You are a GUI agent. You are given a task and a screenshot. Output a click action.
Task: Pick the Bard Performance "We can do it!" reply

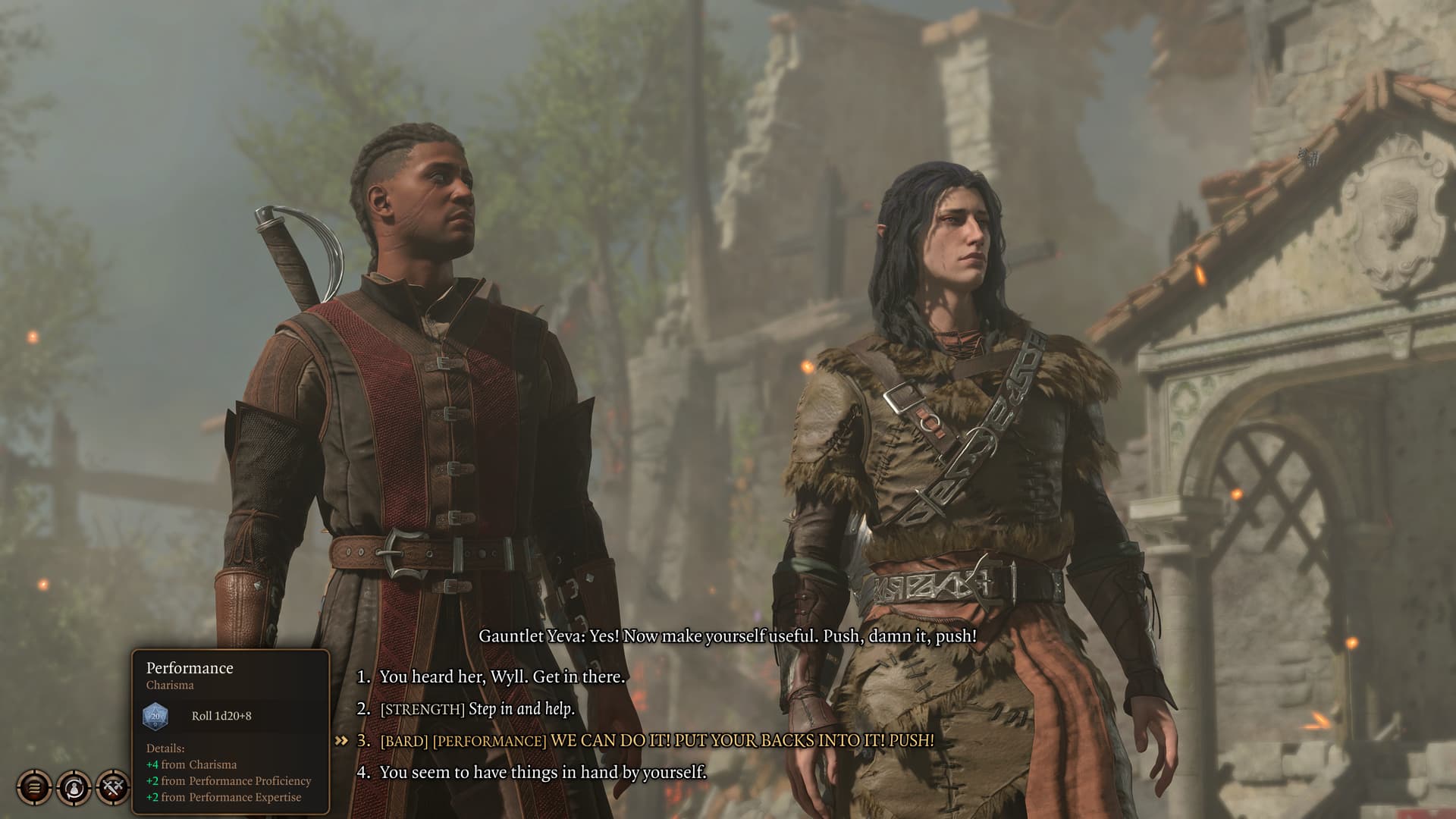pyautogui.click(x=656, y=740)
